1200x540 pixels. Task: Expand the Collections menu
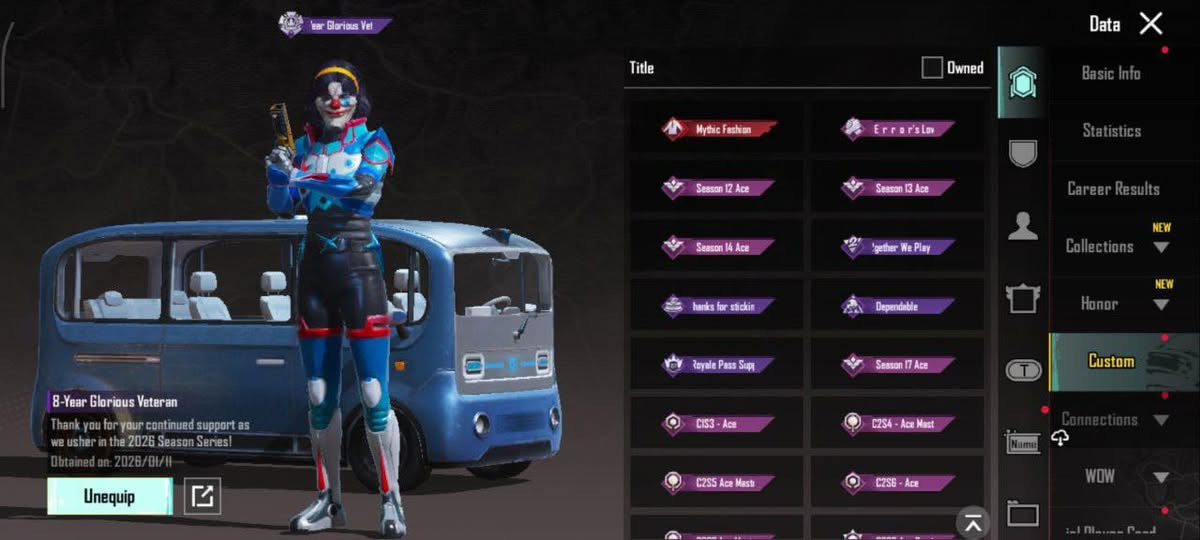tap(1115, 247)
